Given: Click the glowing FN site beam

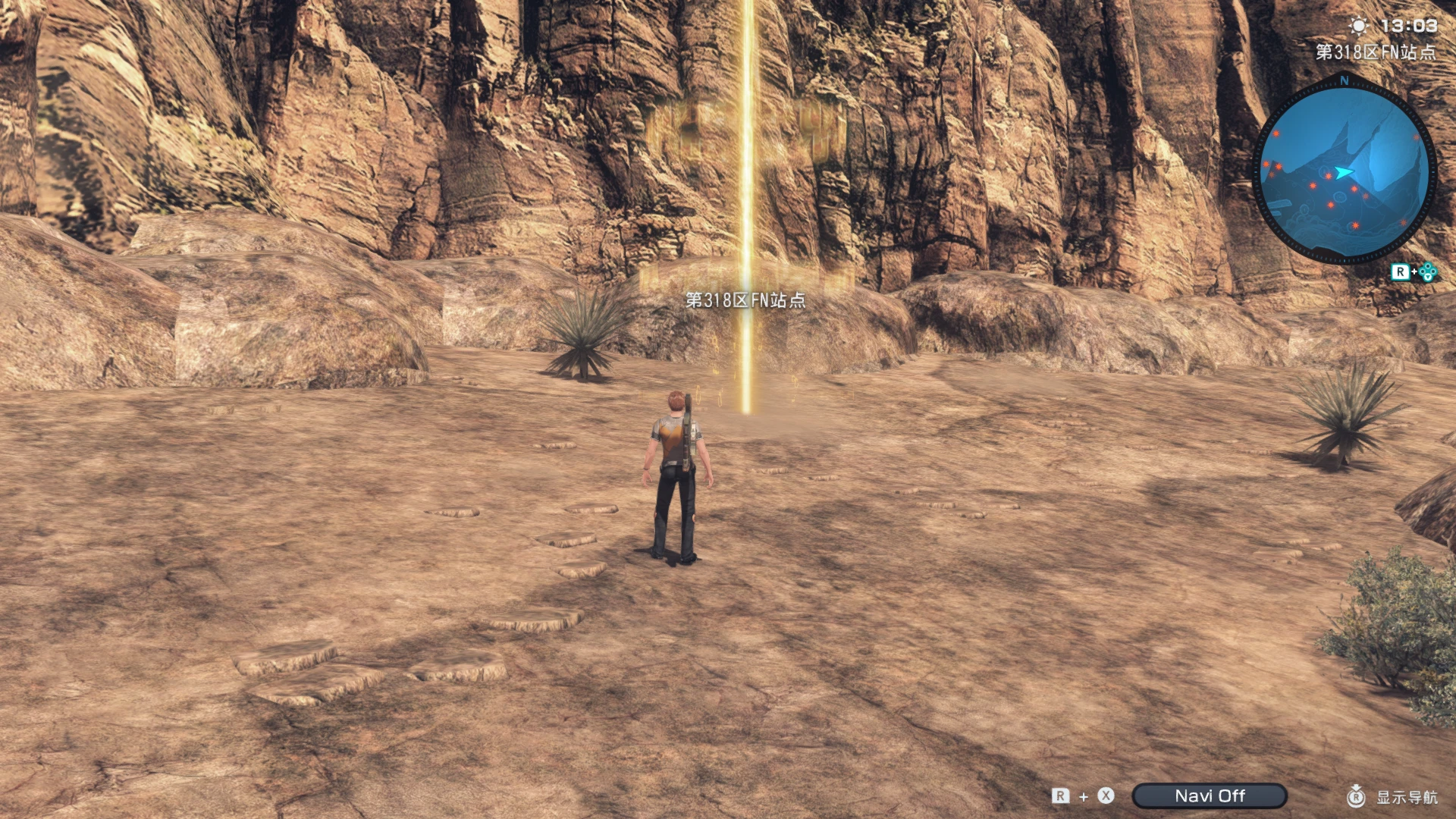Looking at the screenshot, I should coord(747,227).
